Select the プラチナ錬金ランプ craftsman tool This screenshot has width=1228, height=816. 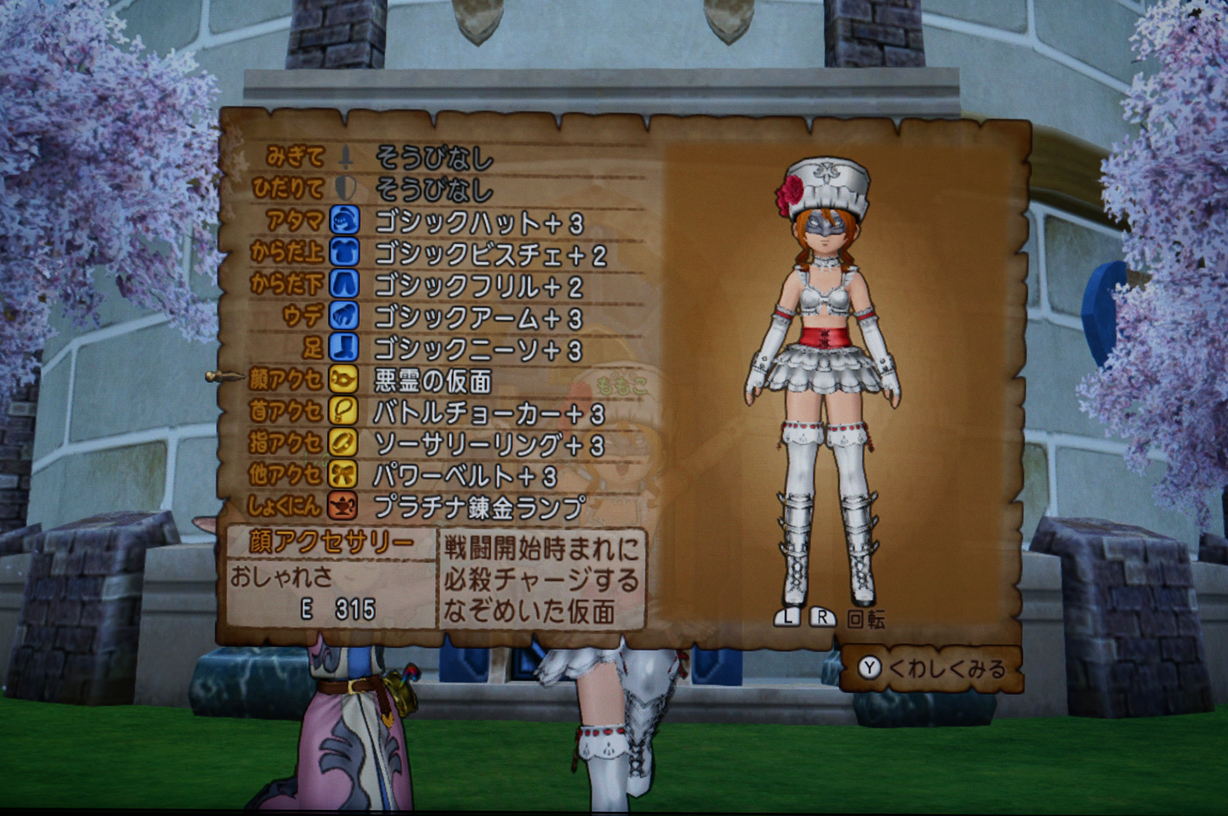[x=478, y=507]
